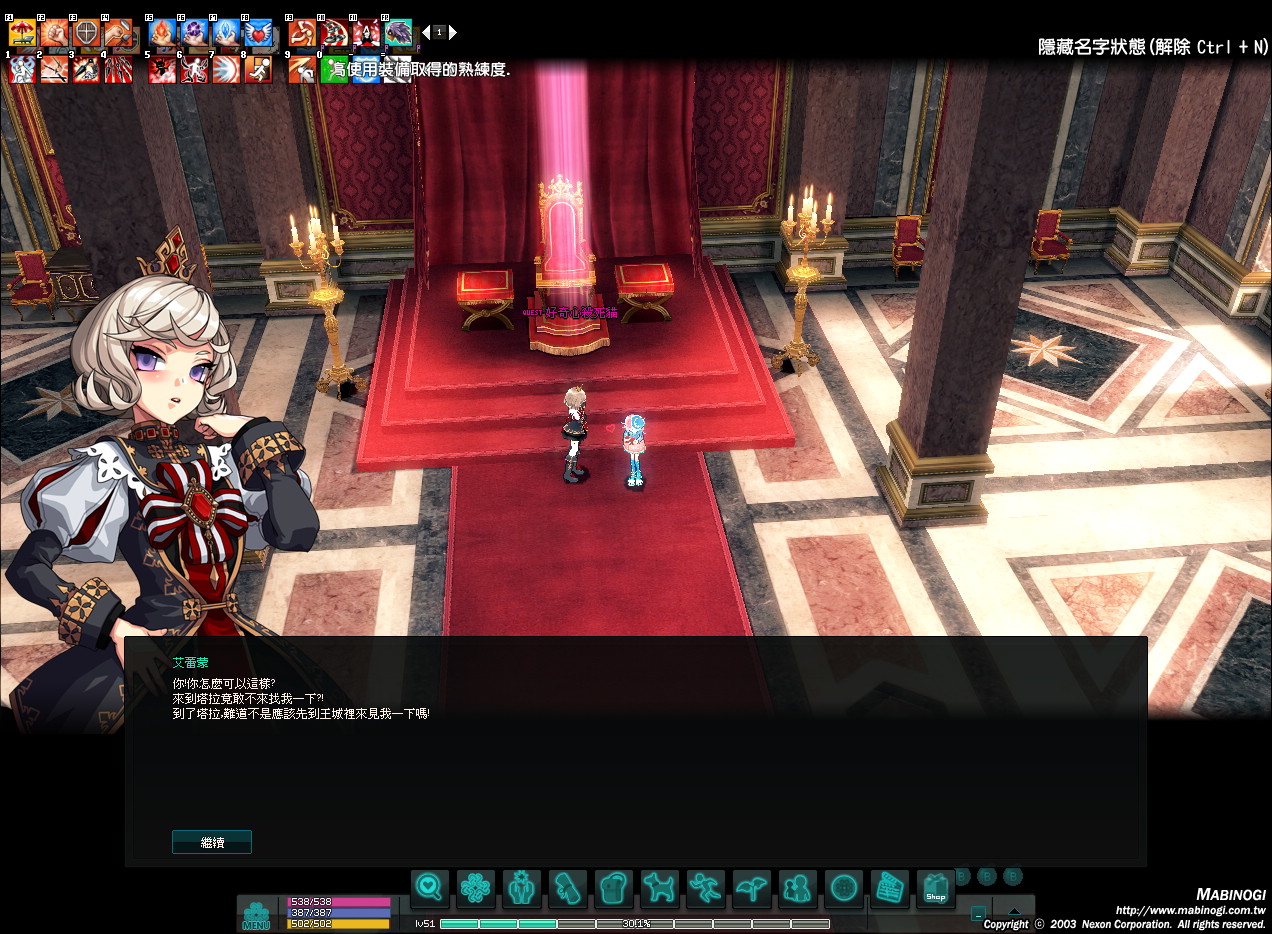Use the fist punch skill on F2

tap(54, 33)
